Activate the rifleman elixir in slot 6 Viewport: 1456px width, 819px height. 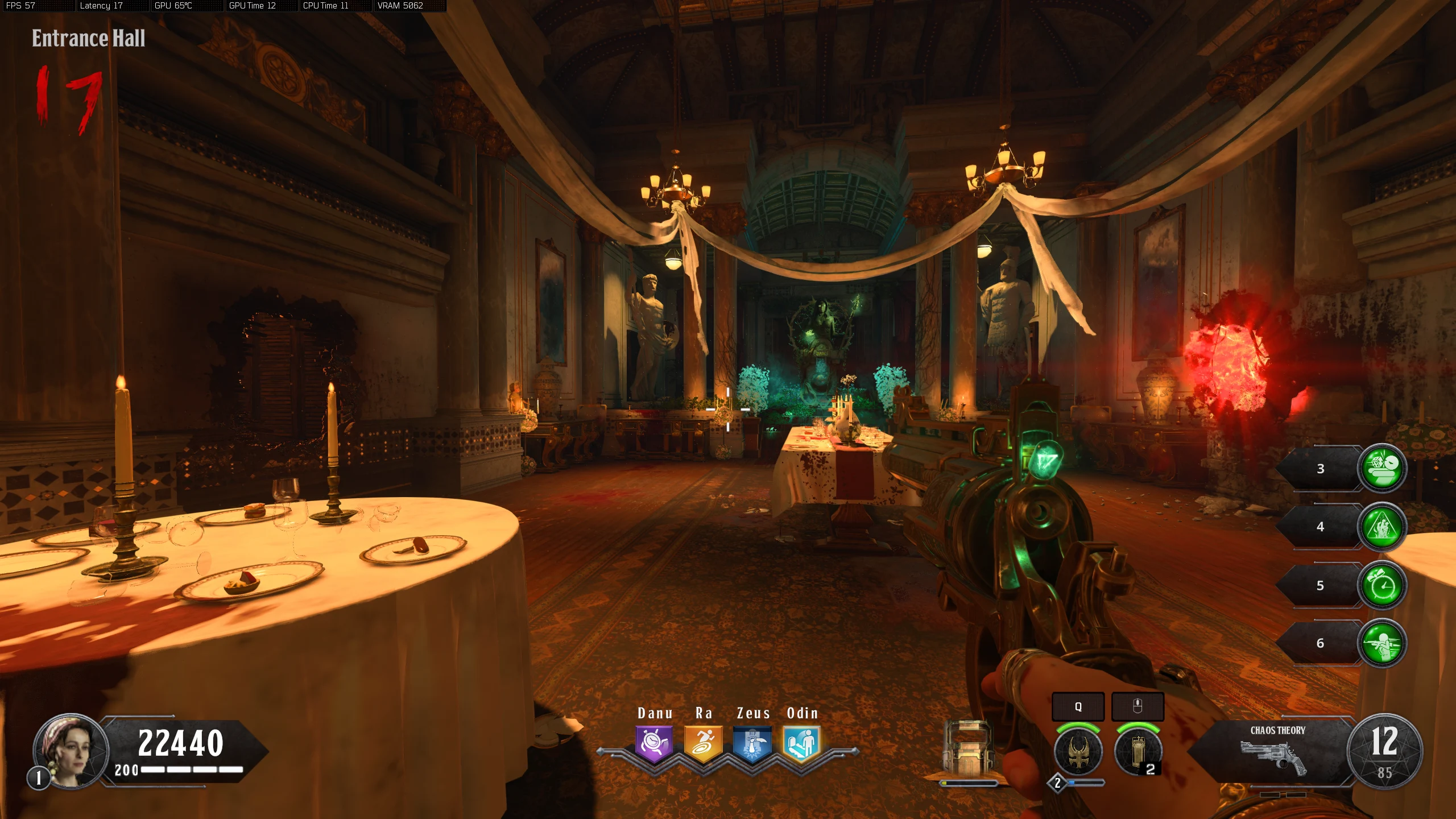pos(1382,643)
